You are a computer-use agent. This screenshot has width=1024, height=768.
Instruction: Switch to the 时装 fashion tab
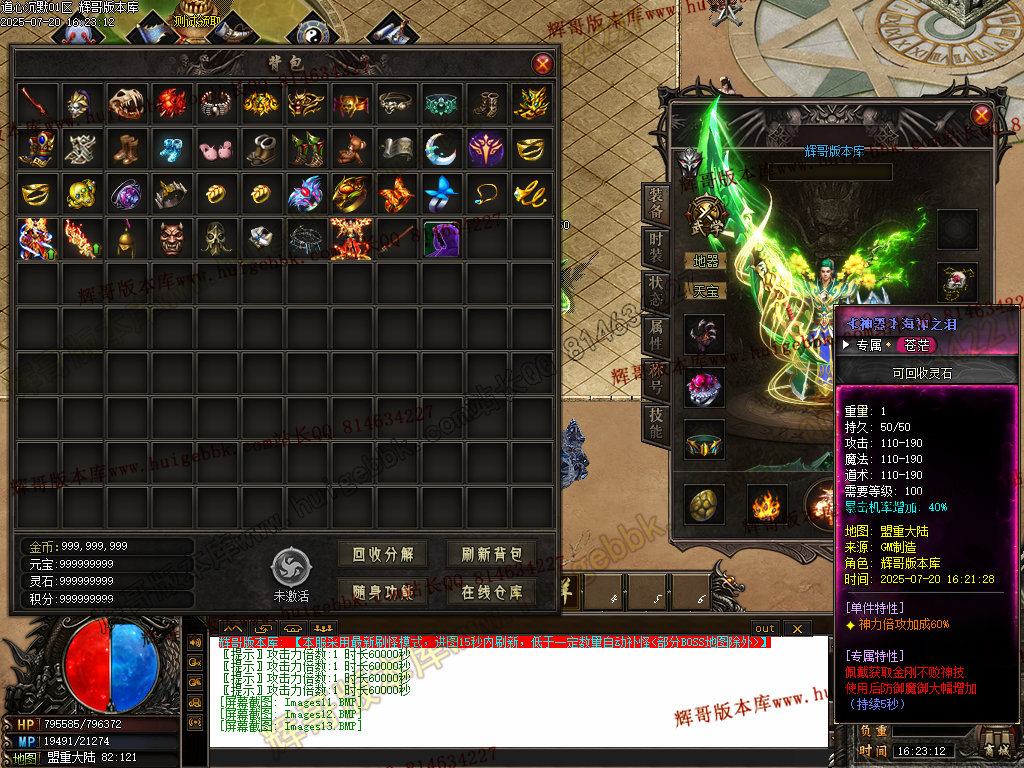pos(655,249)
